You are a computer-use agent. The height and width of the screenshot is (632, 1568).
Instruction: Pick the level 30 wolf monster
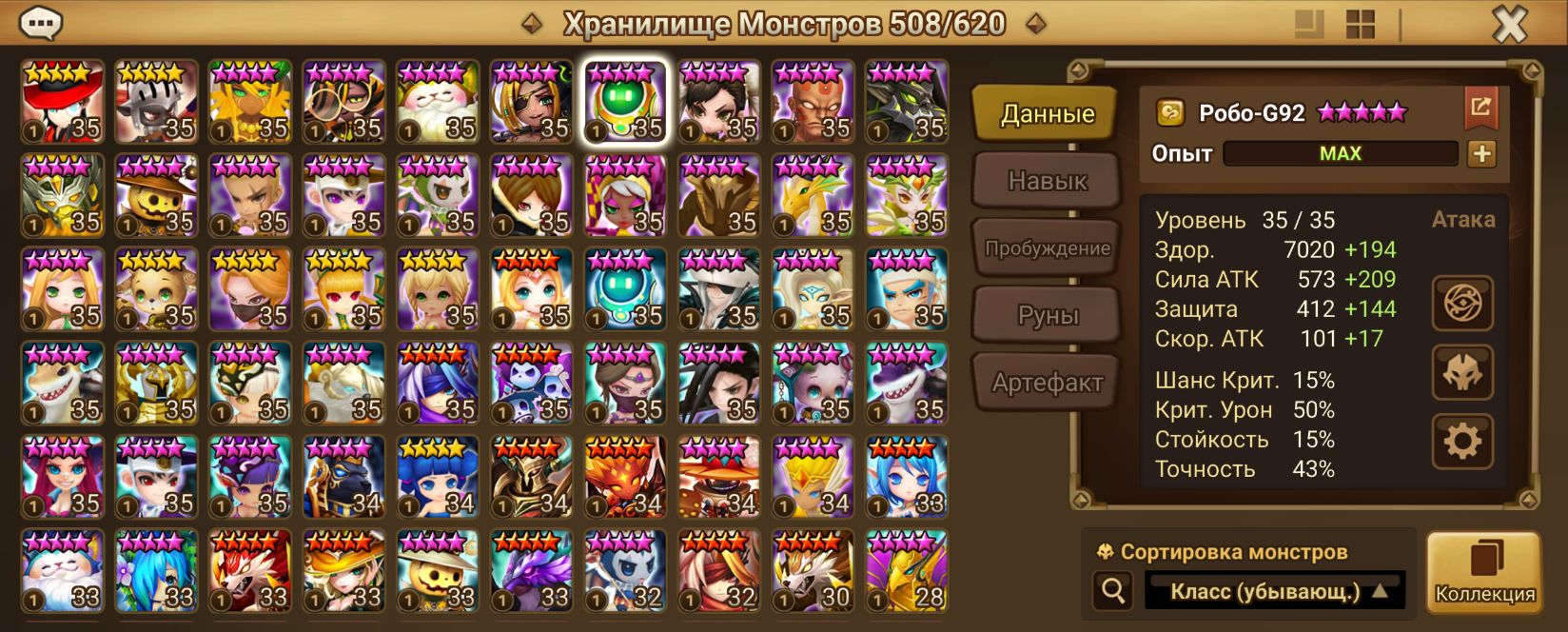pyautogui.click(x=813, y=571)
